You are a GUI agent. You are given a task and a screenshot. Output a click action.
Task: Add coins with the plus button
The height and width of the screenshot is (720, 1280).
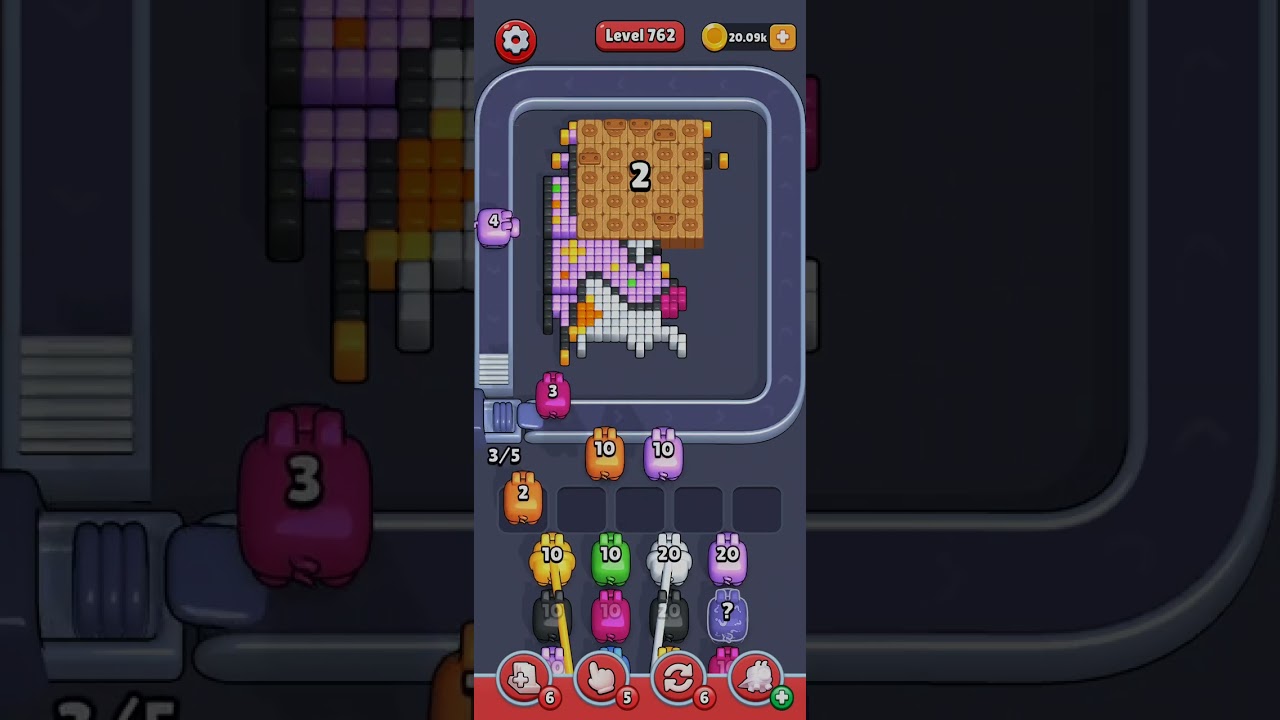(x=783, y=37)
